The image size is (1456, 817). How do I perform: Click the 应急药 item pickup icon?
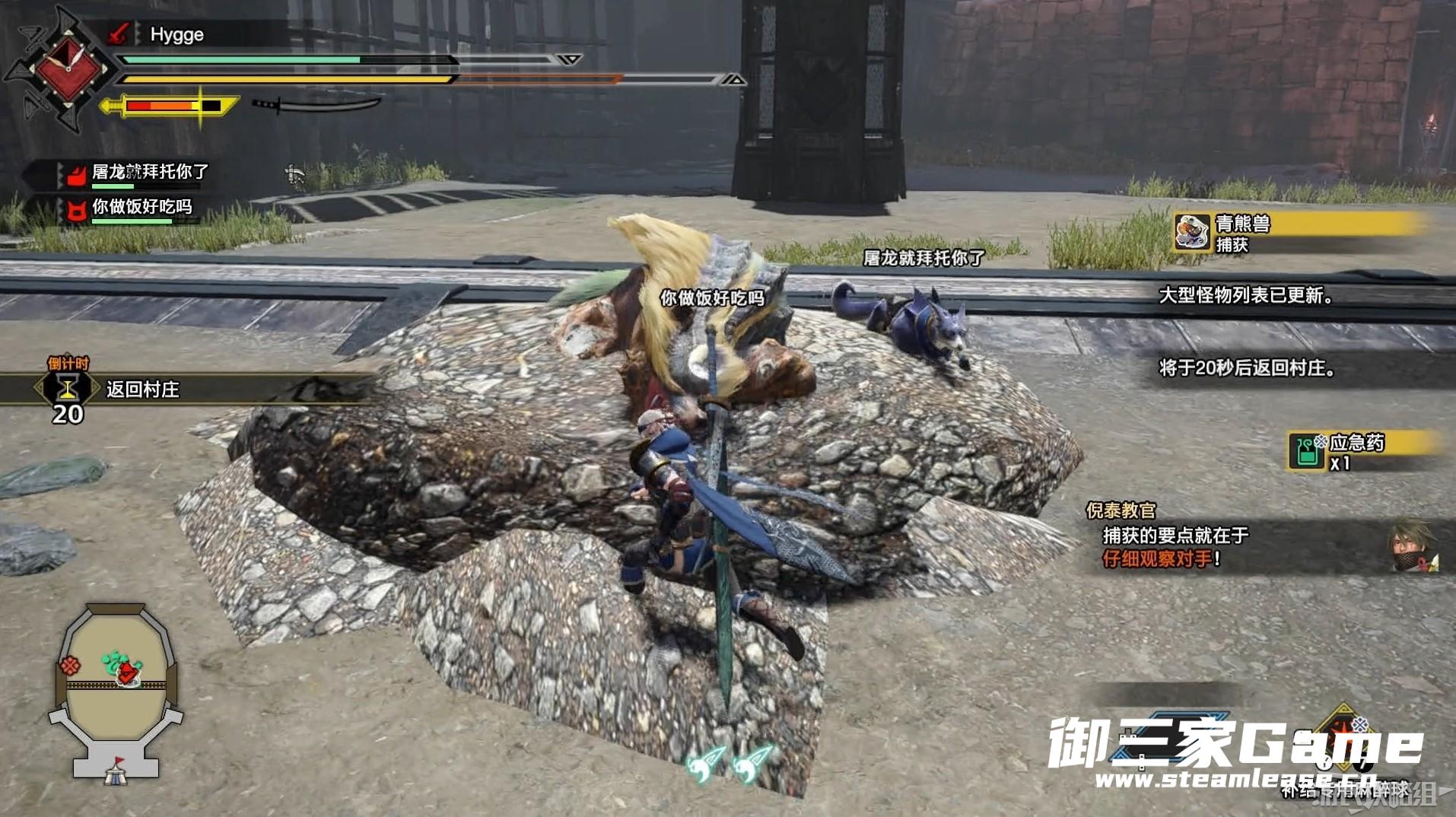tap(1306, 451)
